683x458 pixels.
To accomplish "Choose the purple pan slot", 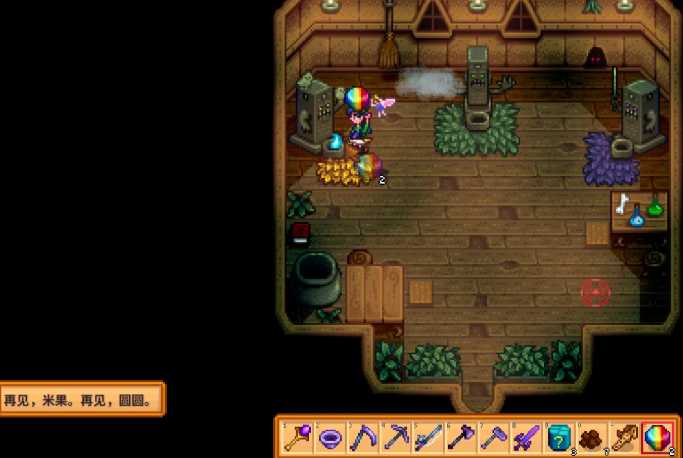I will click(x=332, y=437).
